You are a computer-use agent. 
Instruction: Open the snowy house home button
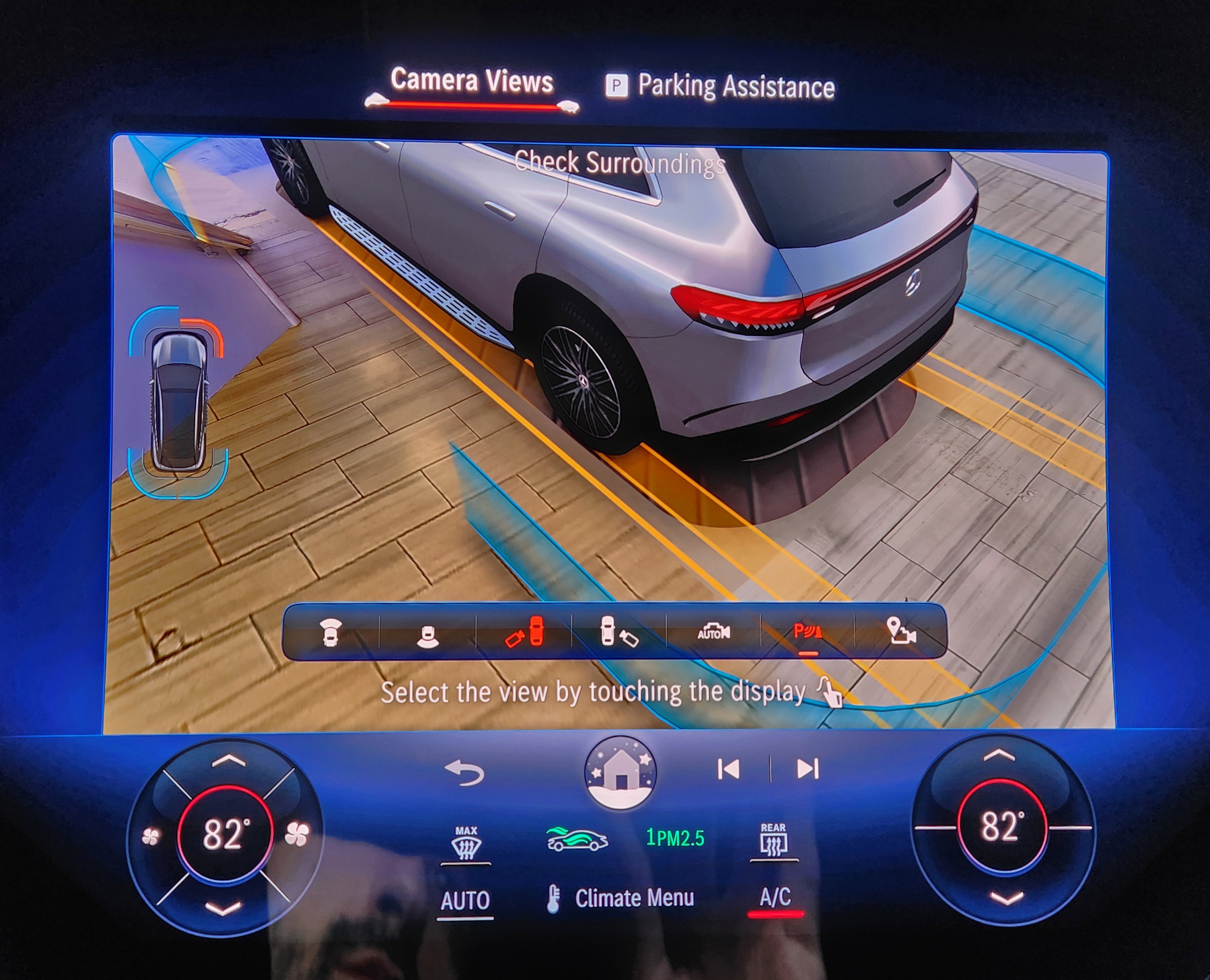click(621, 772)
